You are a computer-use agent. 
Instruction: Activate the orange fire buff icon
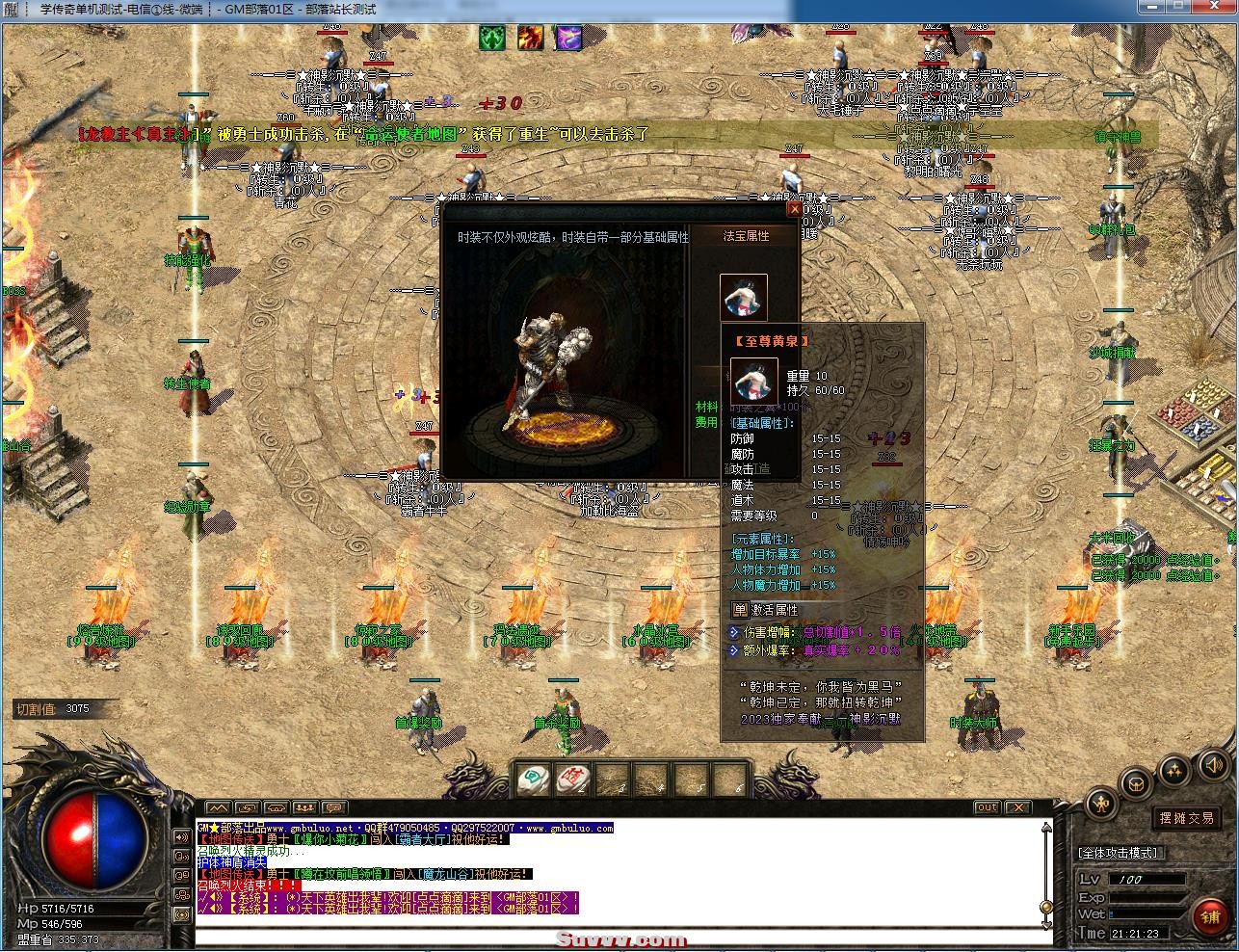pos(530,38)
